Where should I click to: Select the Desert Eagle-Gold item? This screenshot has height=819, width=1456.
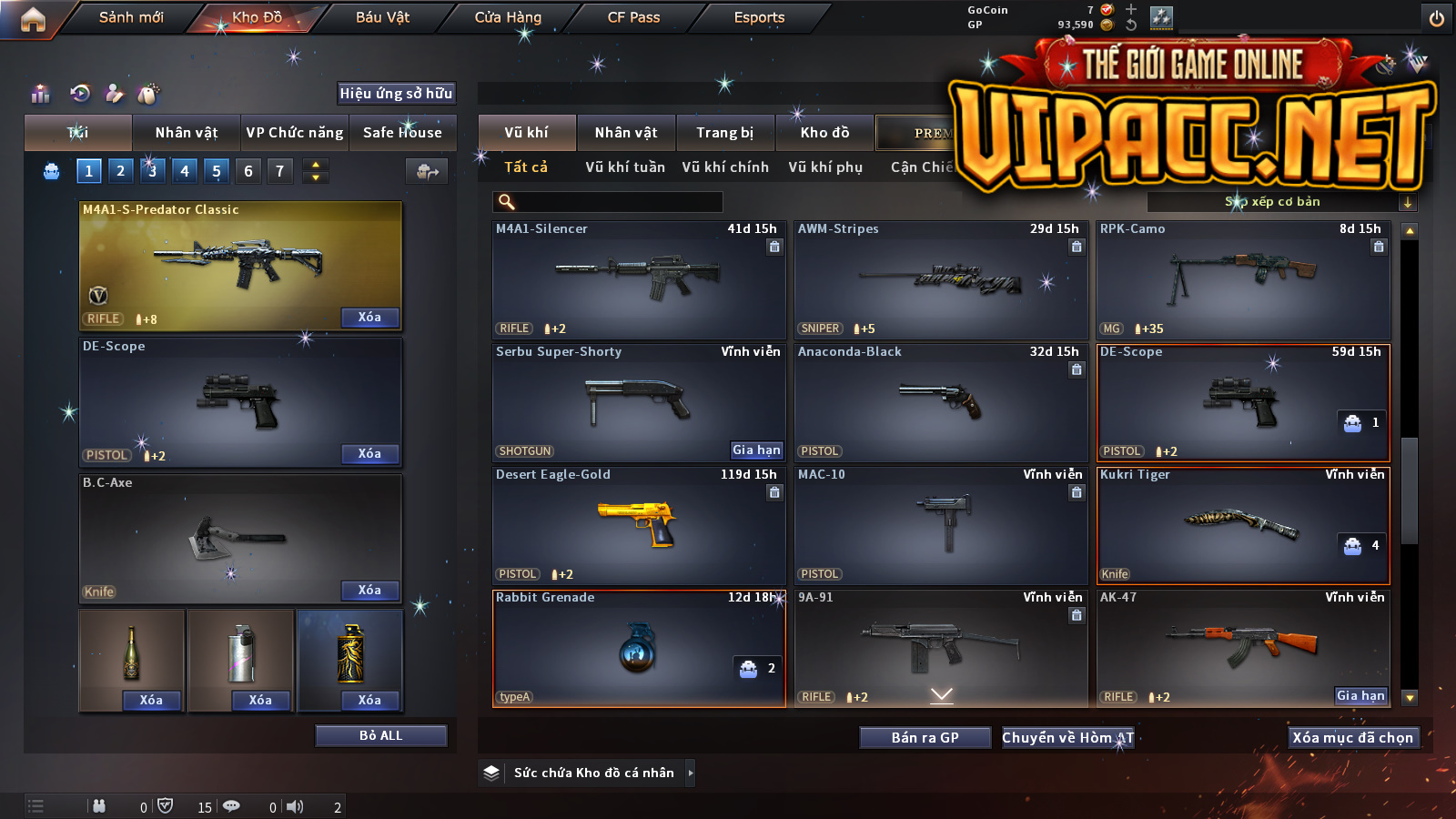coord(639,525)
